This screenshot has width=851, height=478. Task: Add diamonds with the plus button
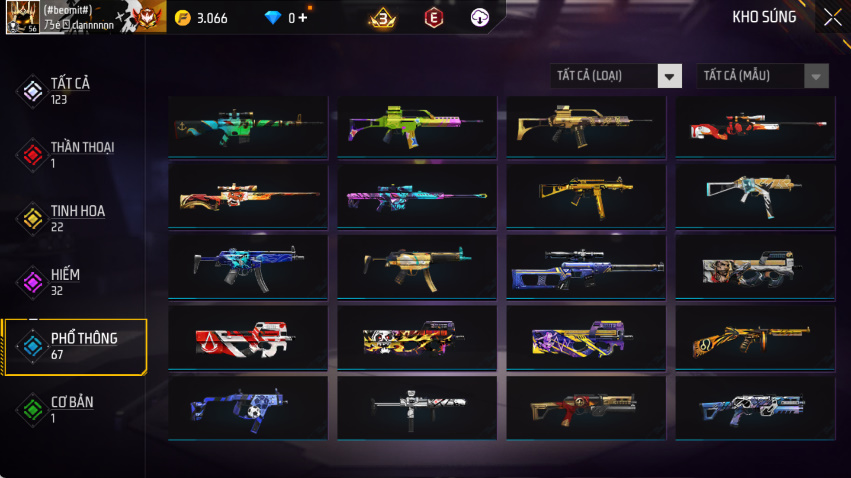click(x=302, y=18)
